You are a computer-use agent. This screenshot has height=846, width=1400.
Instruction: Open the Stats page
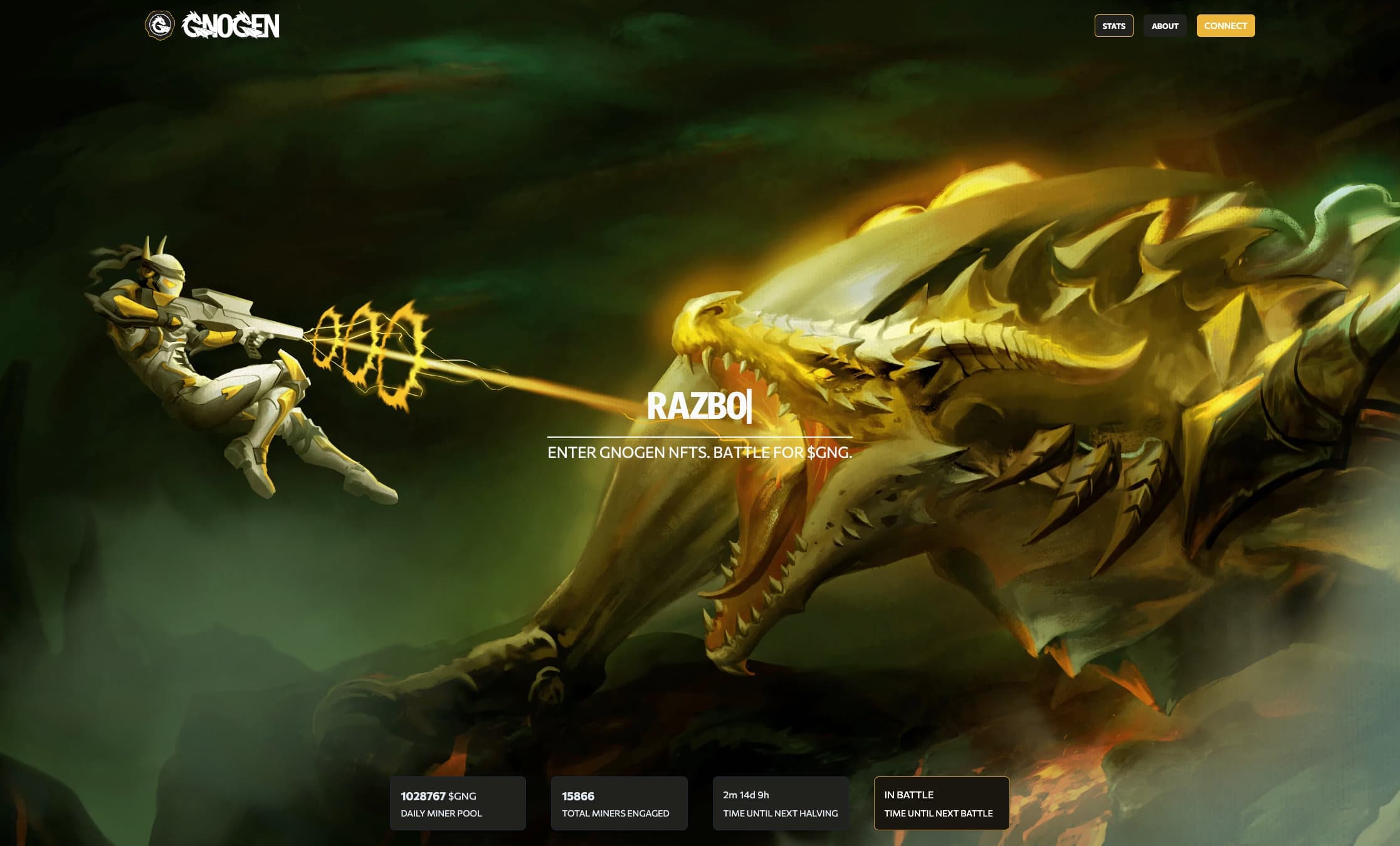[x=1113, y=26]
